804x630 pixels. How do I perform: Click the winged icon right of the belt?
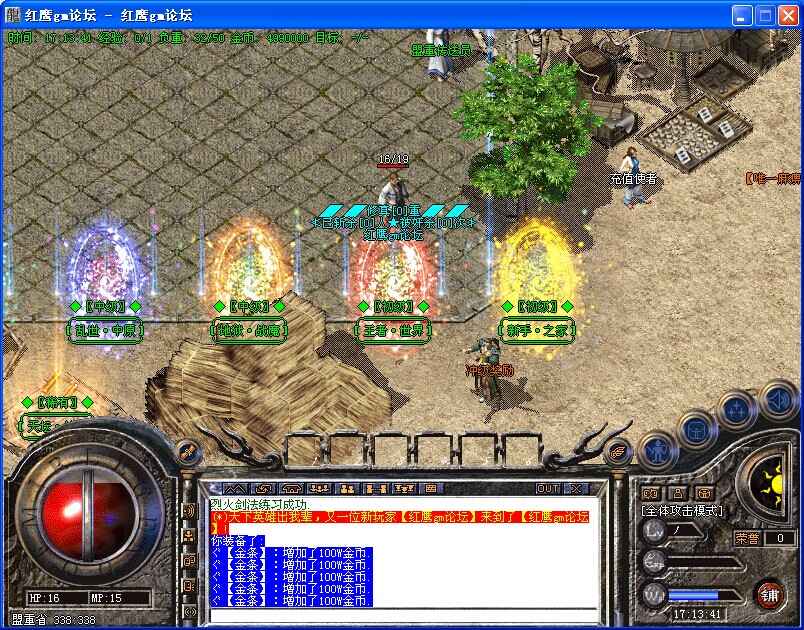[x=620, y=452]
